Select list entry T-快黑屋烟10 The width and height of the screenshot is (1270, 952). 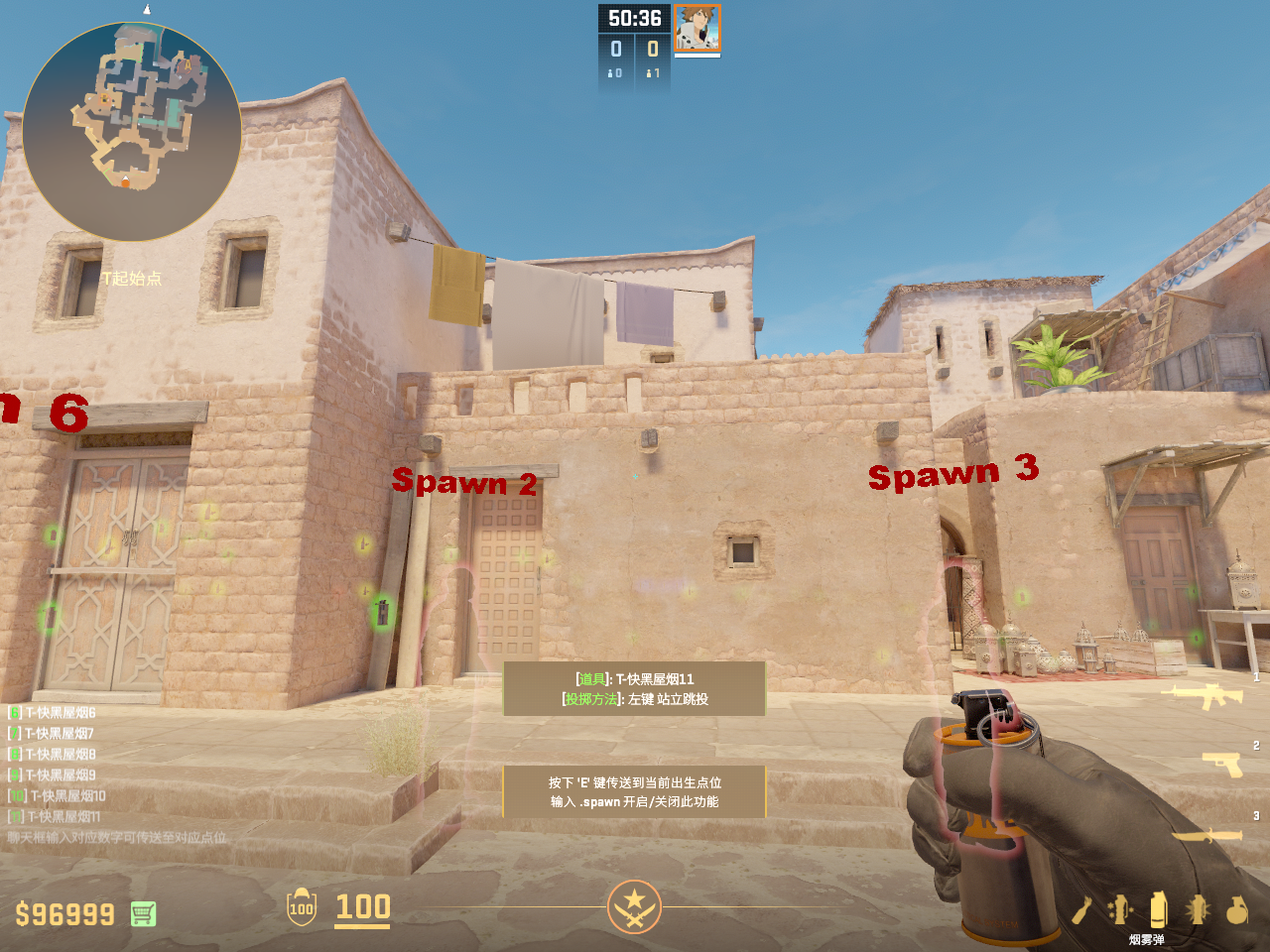(x=66, y=795)
